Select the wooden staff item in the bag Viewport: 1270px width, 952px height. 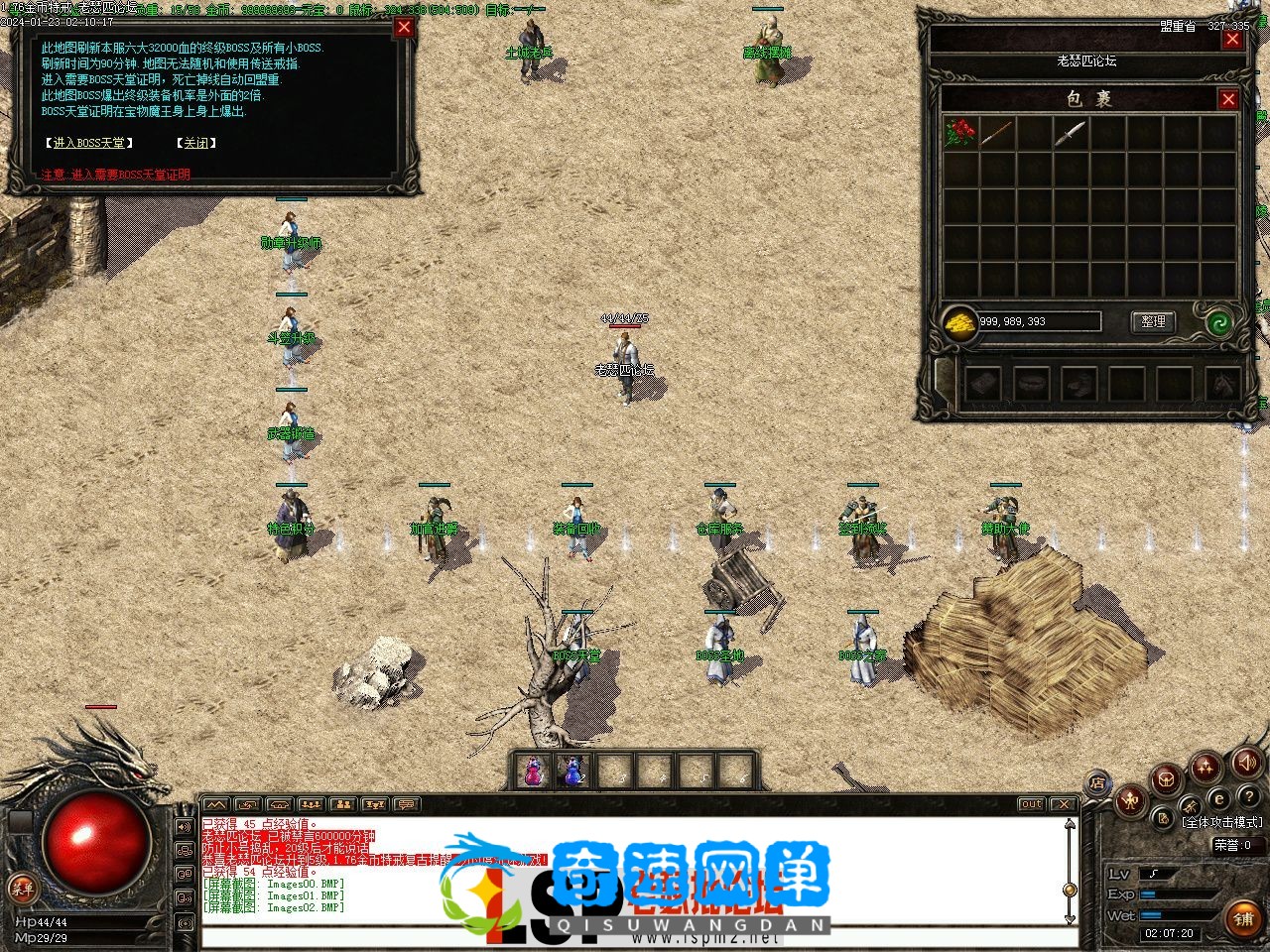point(997,134)
